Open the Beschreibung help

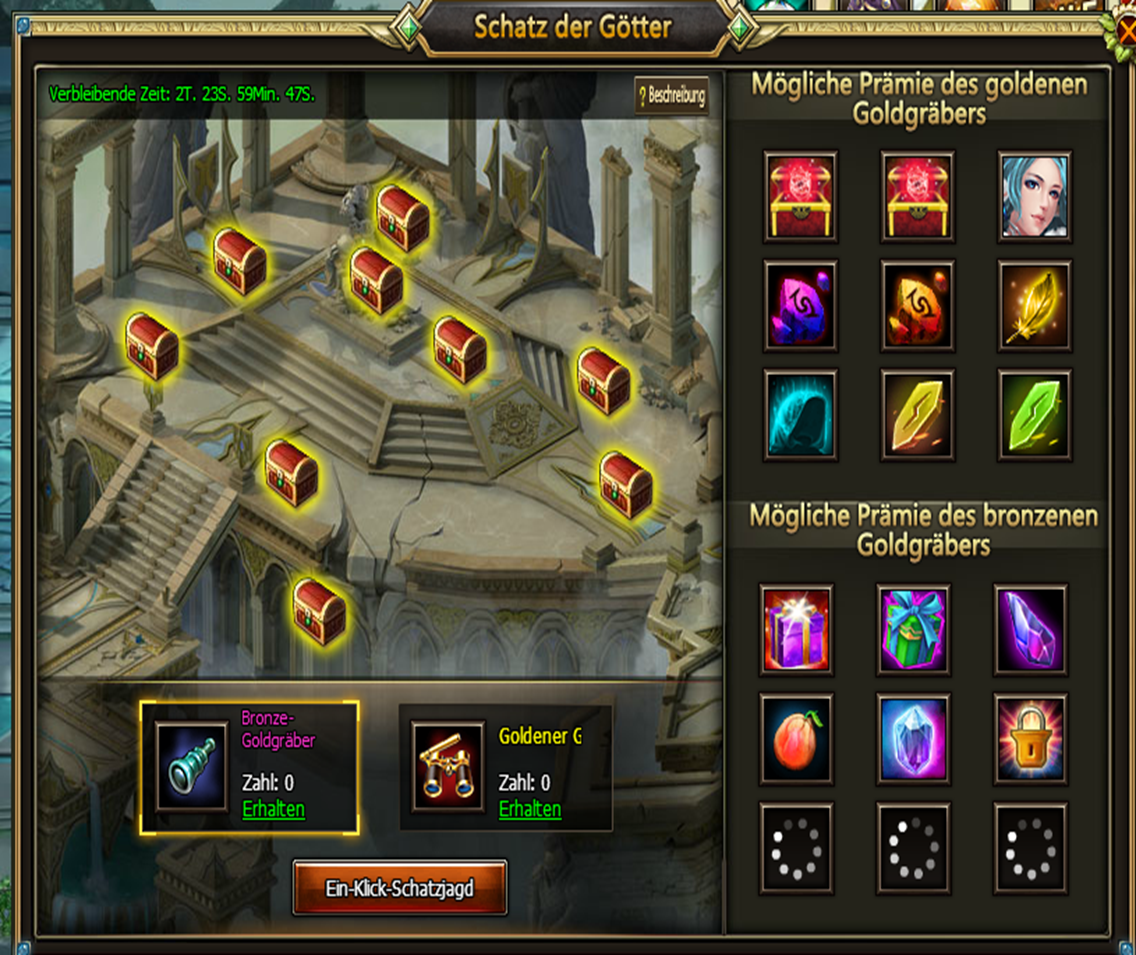pos(671,97)
